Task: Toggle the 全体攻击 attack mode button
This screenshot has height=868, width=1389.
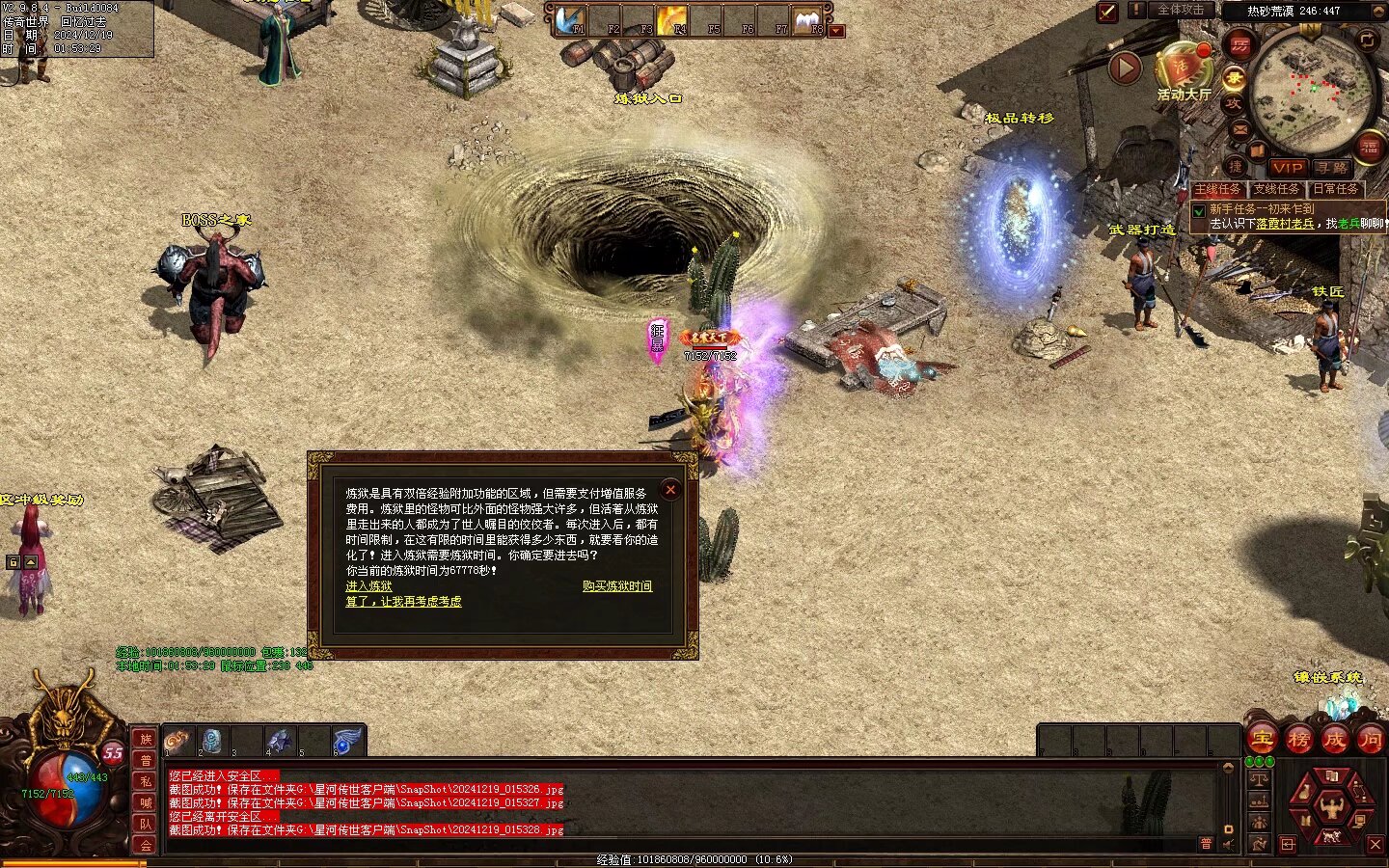Action: point(1181,11)
